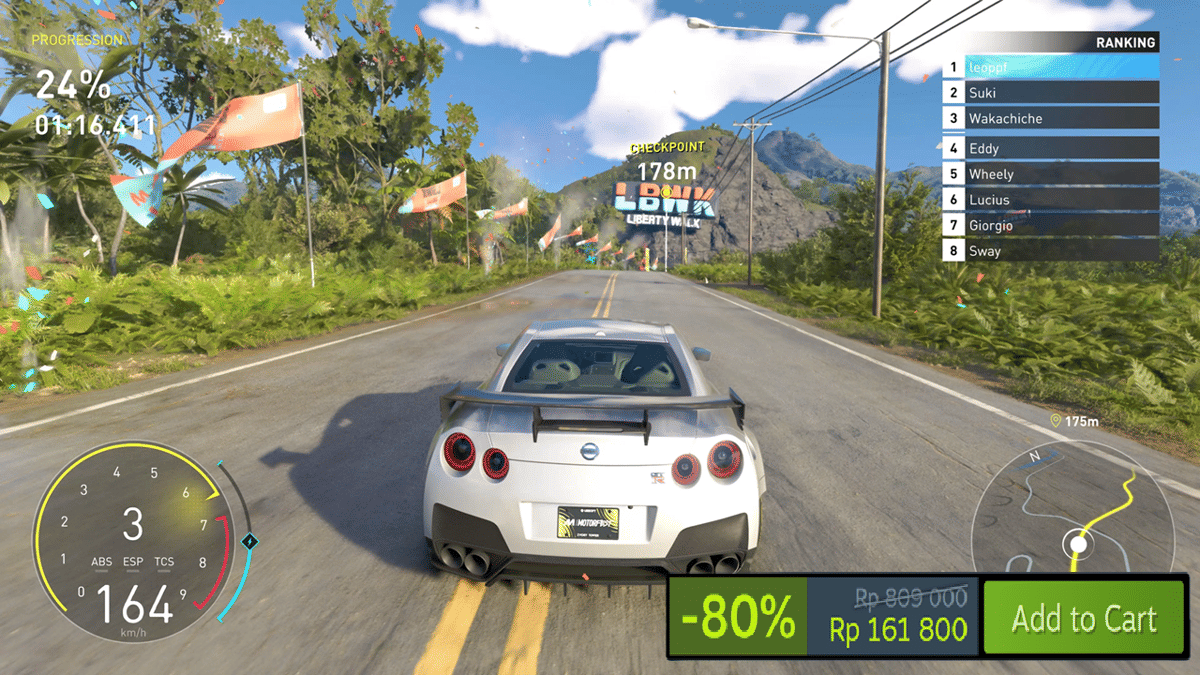Viewport: 1200px width, 675px height.
Task: Select Eddy's ranking entry
Action: click(x=1052, y=148)
